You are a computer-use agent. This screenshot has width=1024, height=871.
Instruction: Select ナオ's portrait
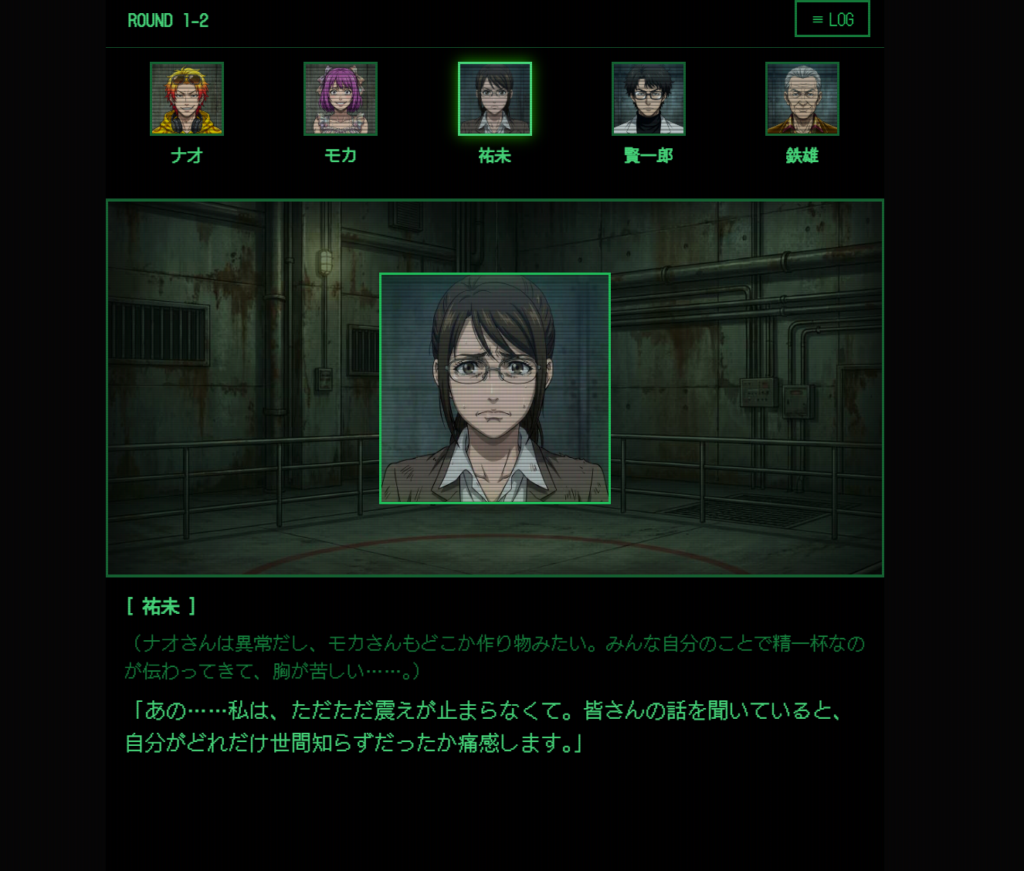187,99
